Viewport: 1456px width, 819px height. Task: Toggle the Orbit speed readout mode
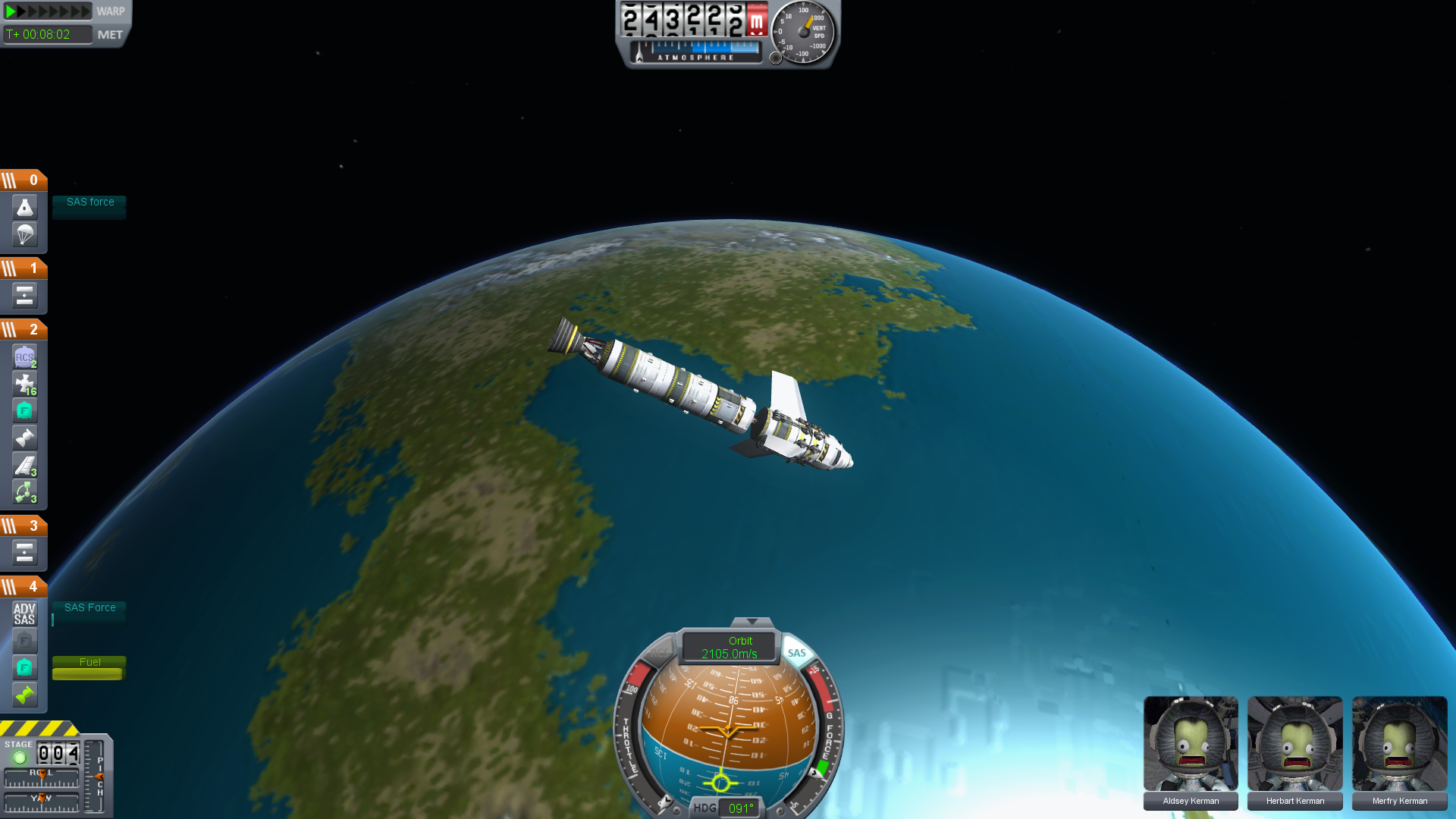(729, 647)
